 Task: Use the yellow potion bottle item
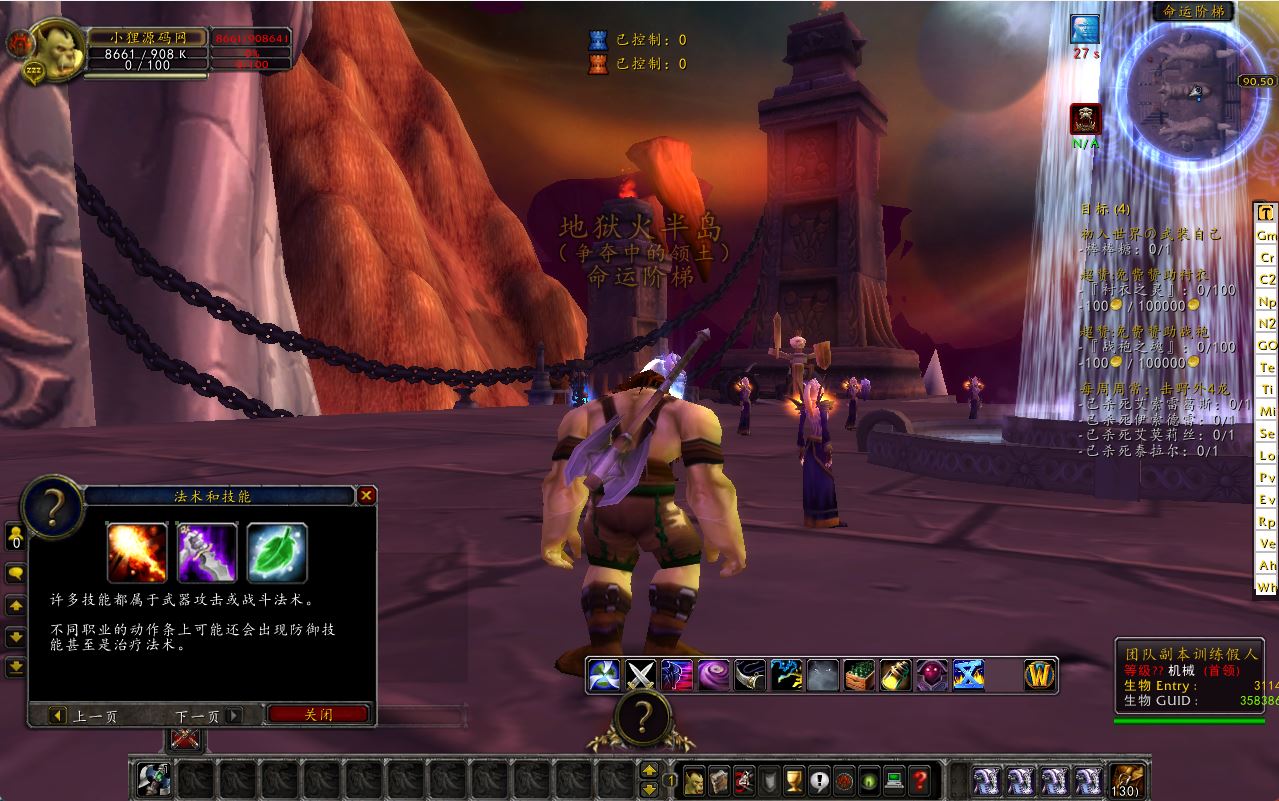coord(895,675)
